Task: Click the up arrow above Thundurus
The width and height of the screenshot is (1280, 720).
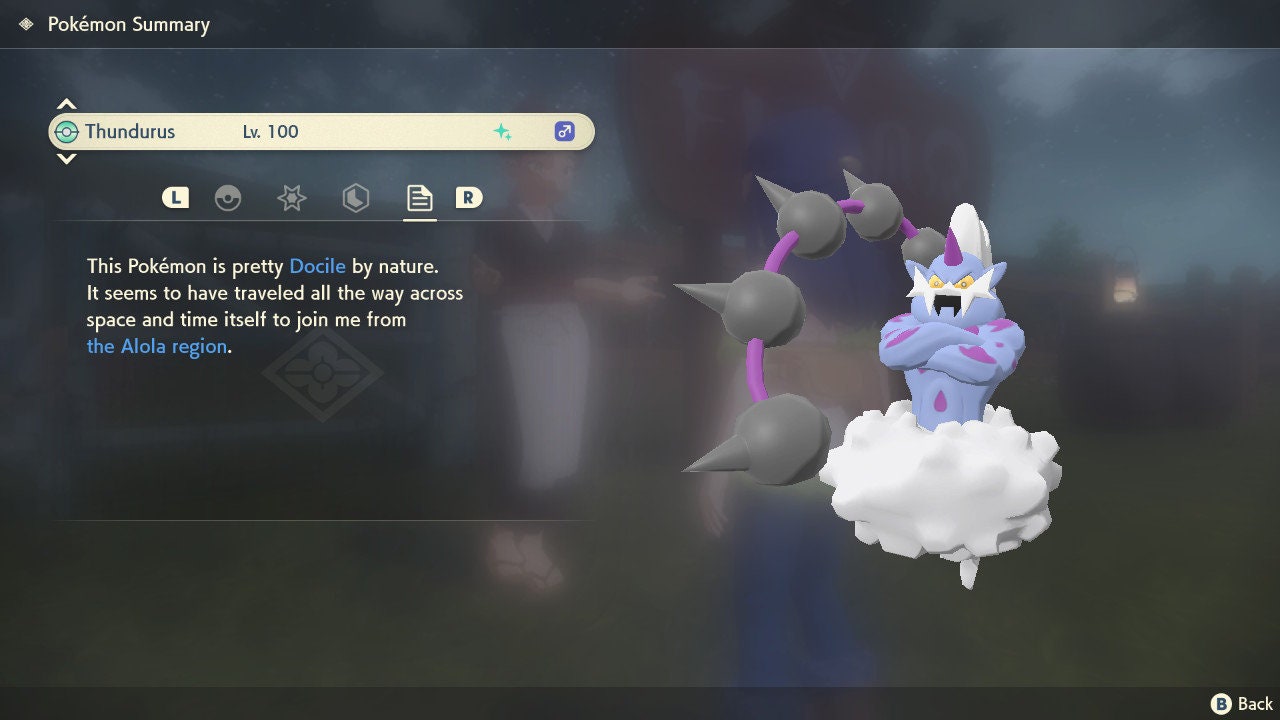Action: (x=66, y=104)
